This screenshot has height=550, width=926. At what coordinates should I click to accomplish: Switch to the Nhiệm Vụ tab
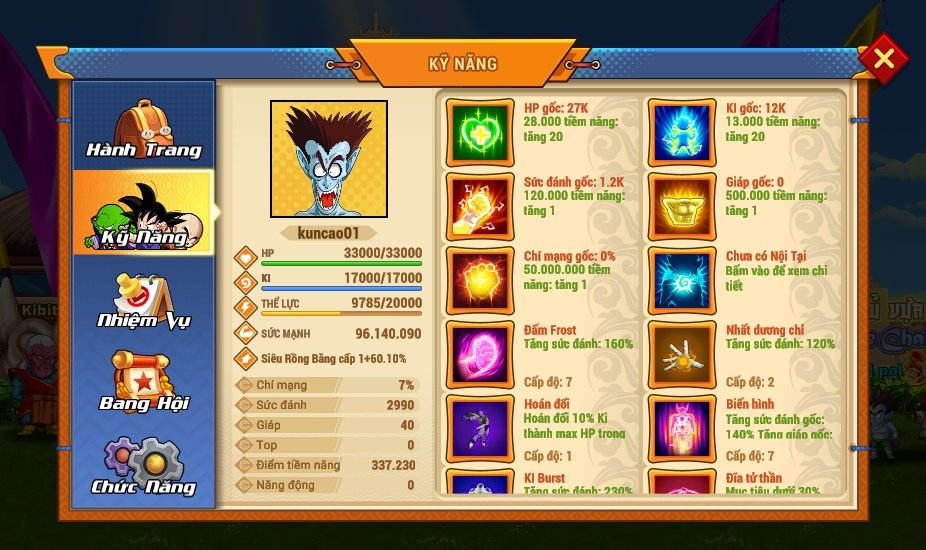tap(143, 298)
